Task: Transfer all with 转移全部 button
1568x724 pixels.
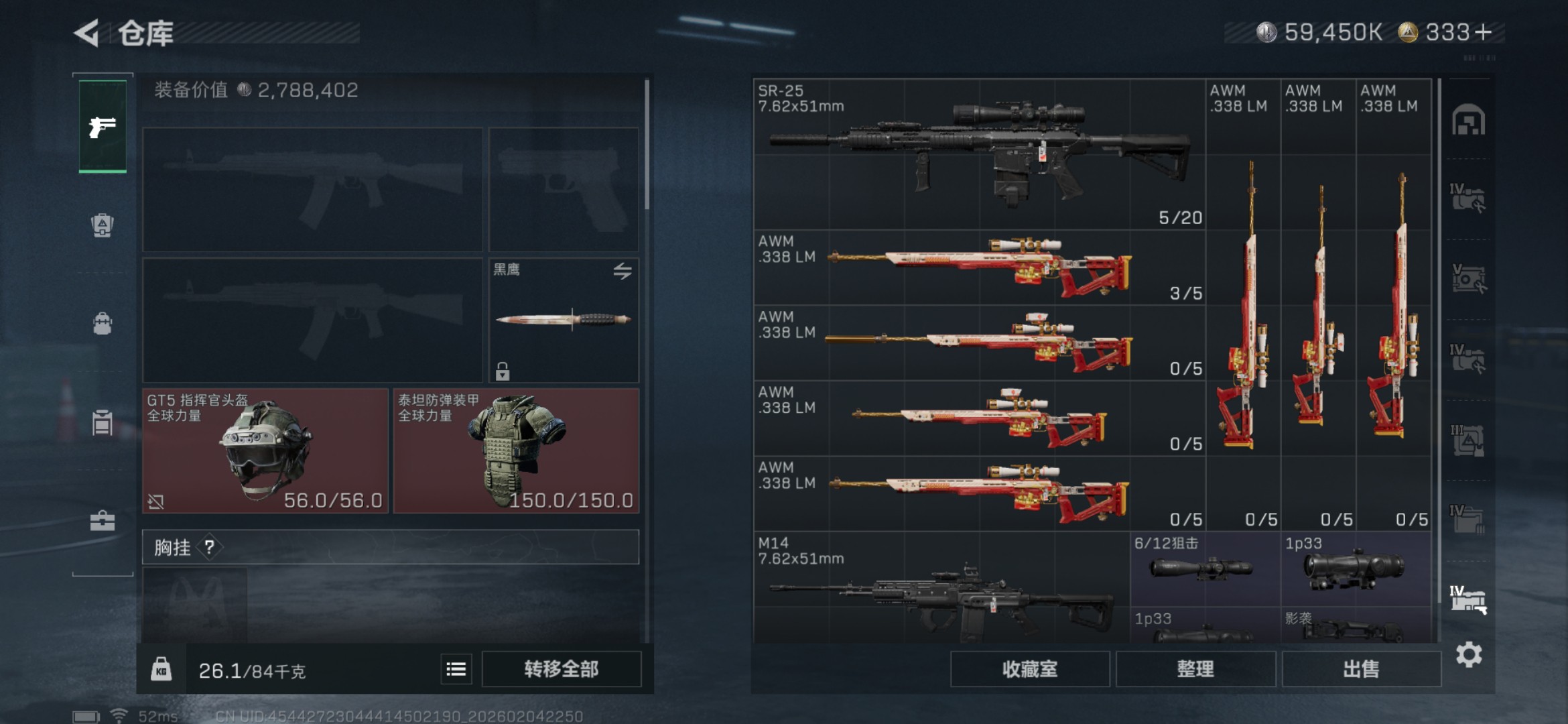Action: point(561,669)
